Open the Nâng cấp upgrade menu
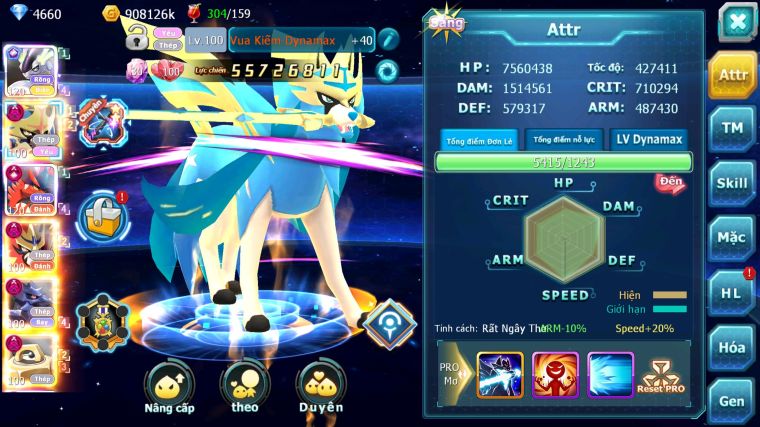This screenshot has width=760, height=427. pos(168,387)
